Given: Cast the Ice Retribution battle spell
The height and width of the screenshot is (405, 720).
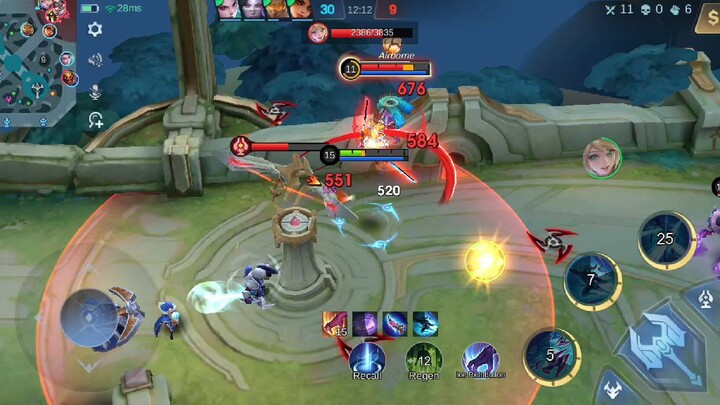Looking at the screenshot, I should point(482,358).
